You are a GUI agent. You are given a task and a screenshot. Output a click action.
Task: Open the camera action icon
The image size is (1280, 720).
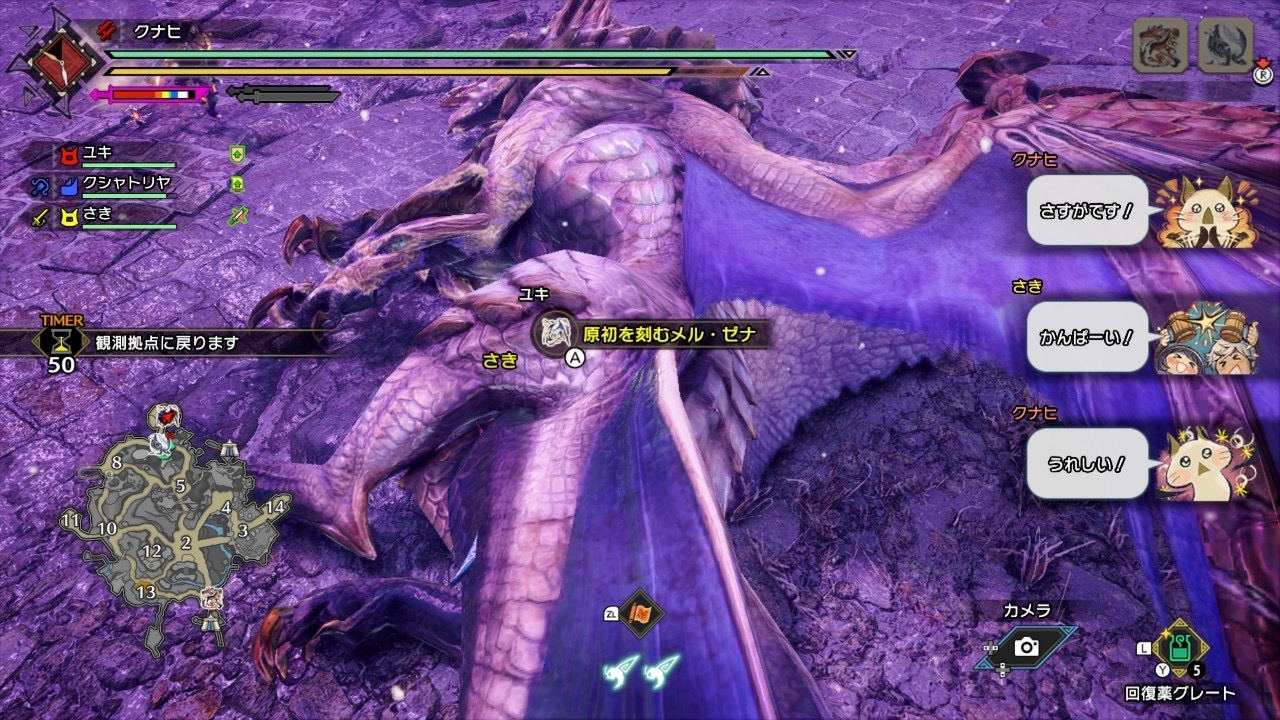1027,648
